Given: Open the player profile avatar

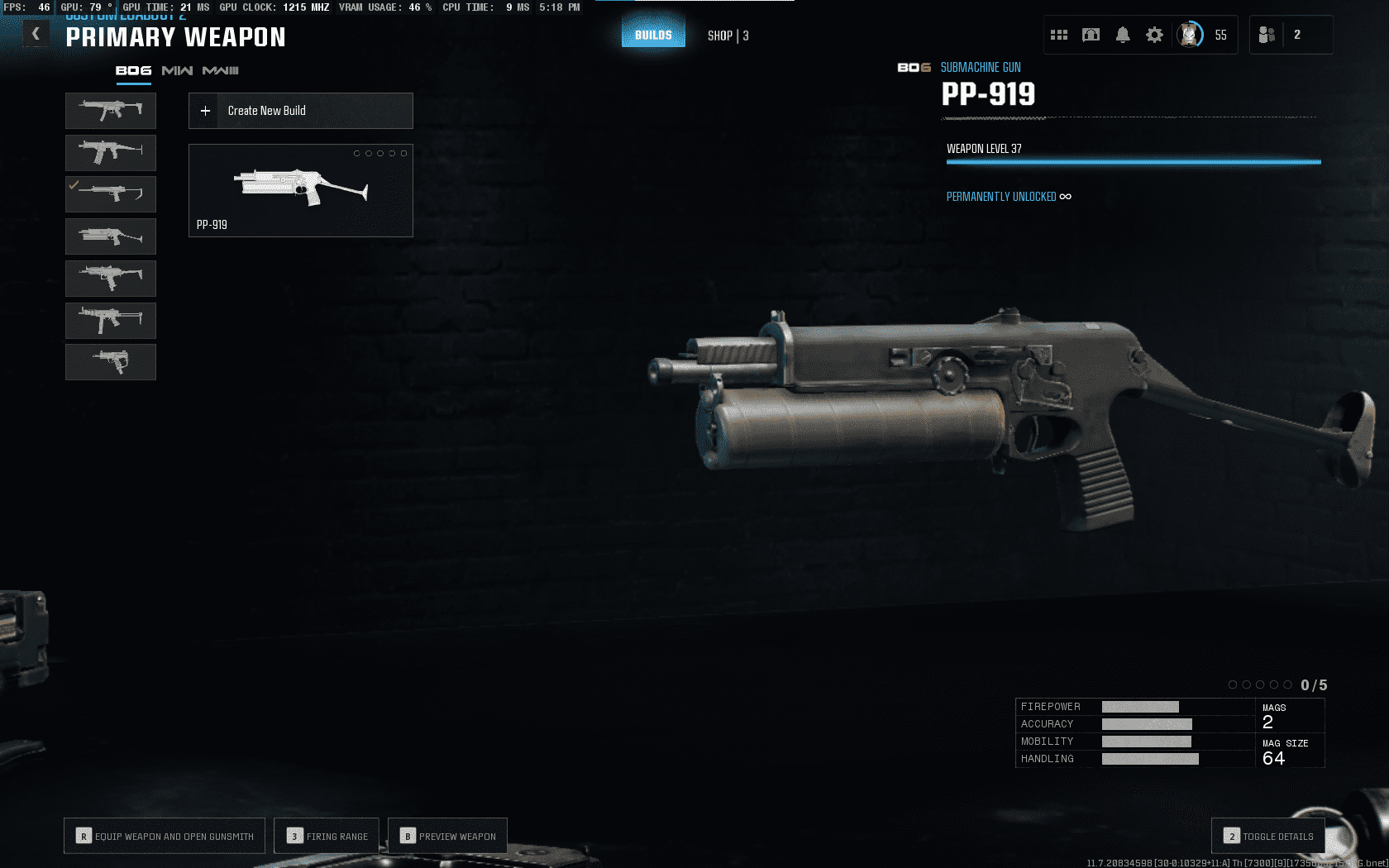Looking at the screenshot, I should coord(1190,35).
